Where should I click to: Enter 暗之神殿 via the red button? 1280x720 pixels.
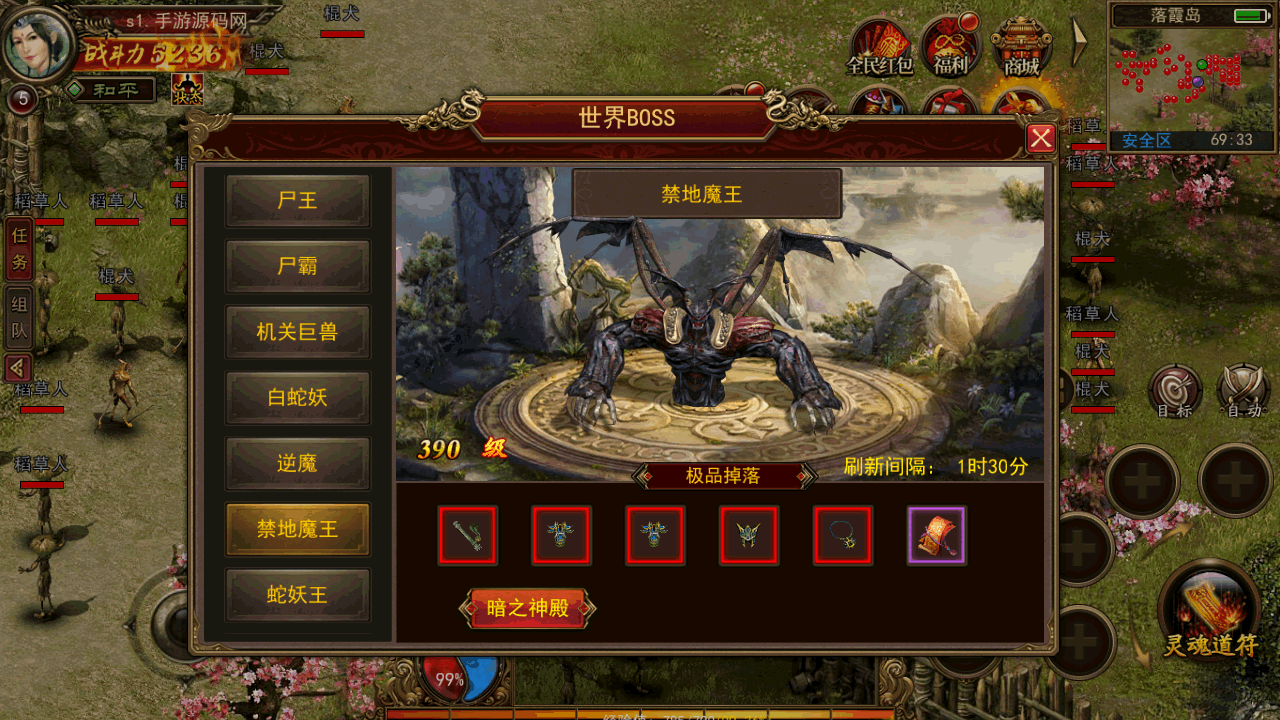coord(527,608)
